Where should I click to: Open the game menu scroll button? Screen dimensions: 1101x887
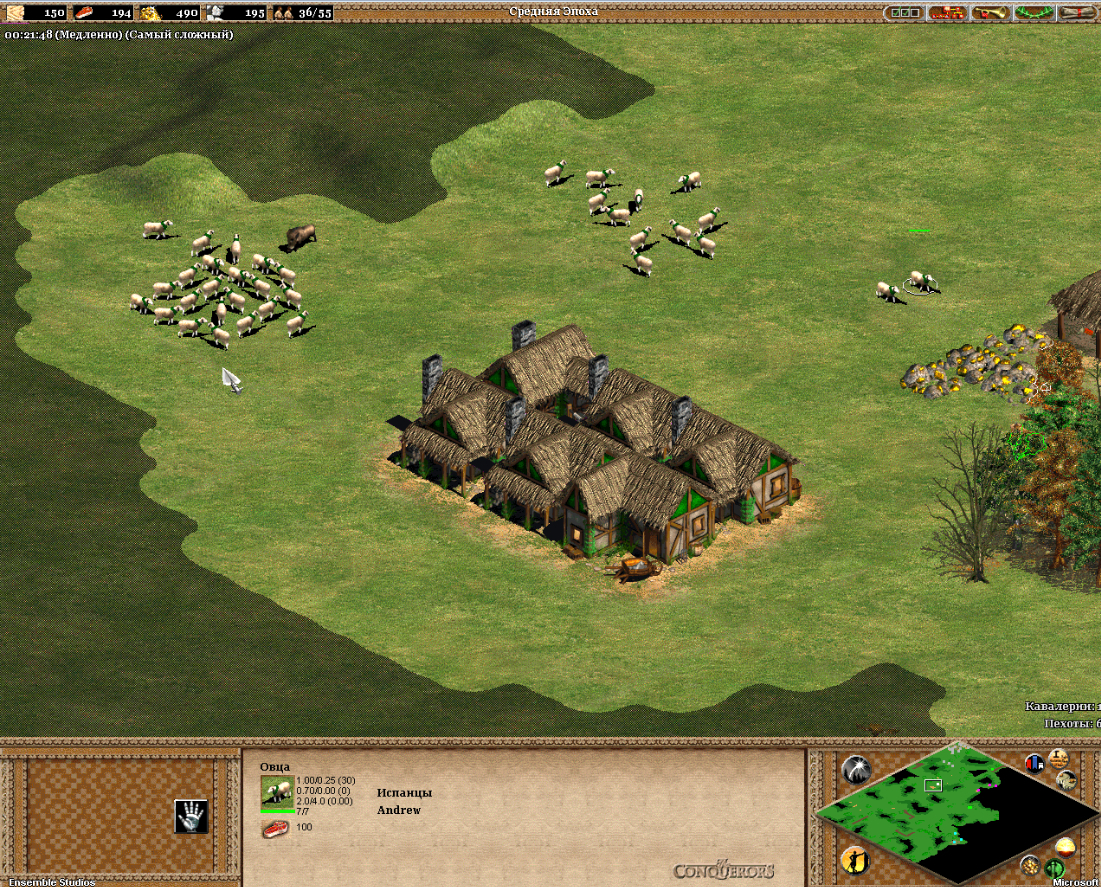point(1077,13)
